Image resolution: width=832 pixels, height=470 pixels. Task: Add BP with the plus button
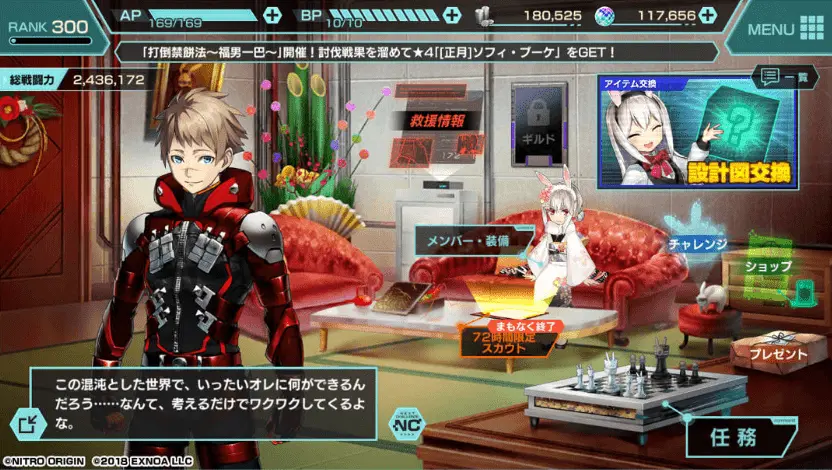tap(452, 15)
